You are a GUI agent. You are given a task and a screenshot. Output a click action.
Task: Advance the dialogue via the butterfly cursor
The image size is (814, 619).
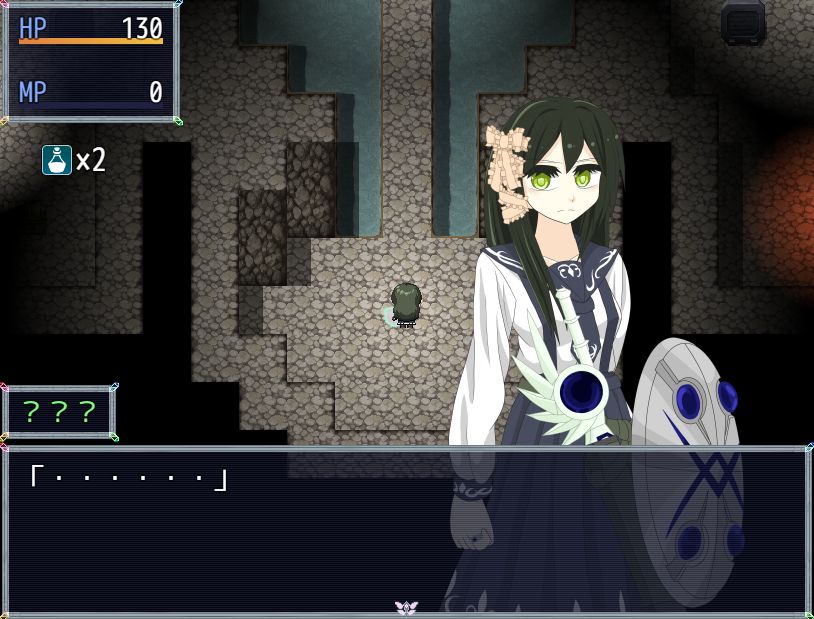[406, 607]
